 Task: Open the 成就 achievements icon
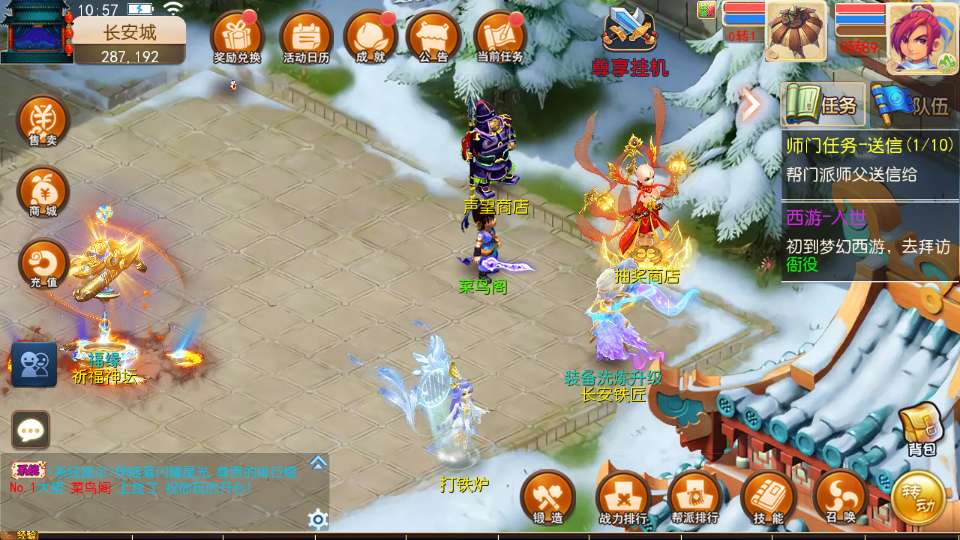click(370, 37)
